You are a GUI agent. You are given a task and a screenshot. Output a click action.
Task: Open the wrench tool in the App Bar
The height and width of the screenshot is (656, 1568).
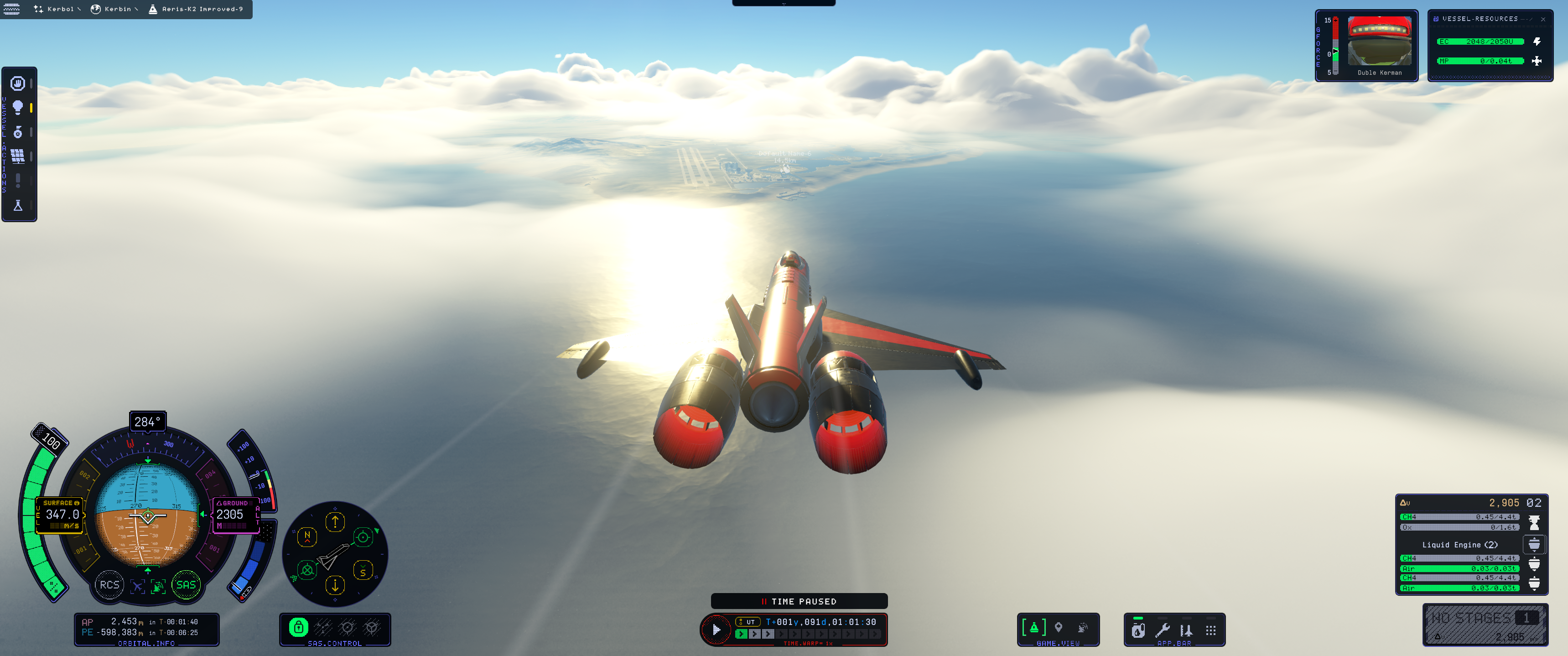[x=1162, y=630]
